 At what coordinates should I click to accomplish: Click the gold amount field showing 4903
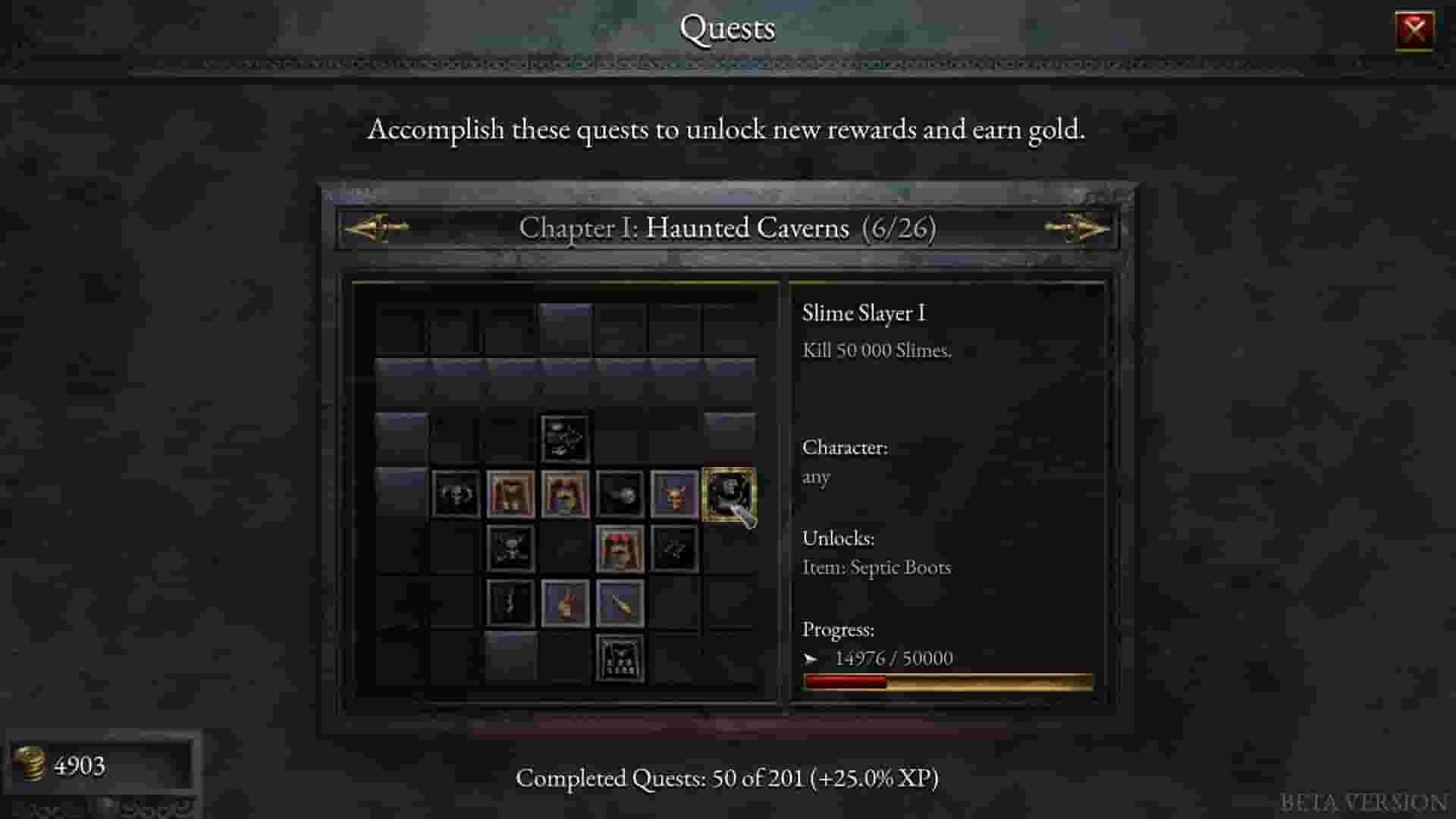pyautogui.click(x=80, y=766)
